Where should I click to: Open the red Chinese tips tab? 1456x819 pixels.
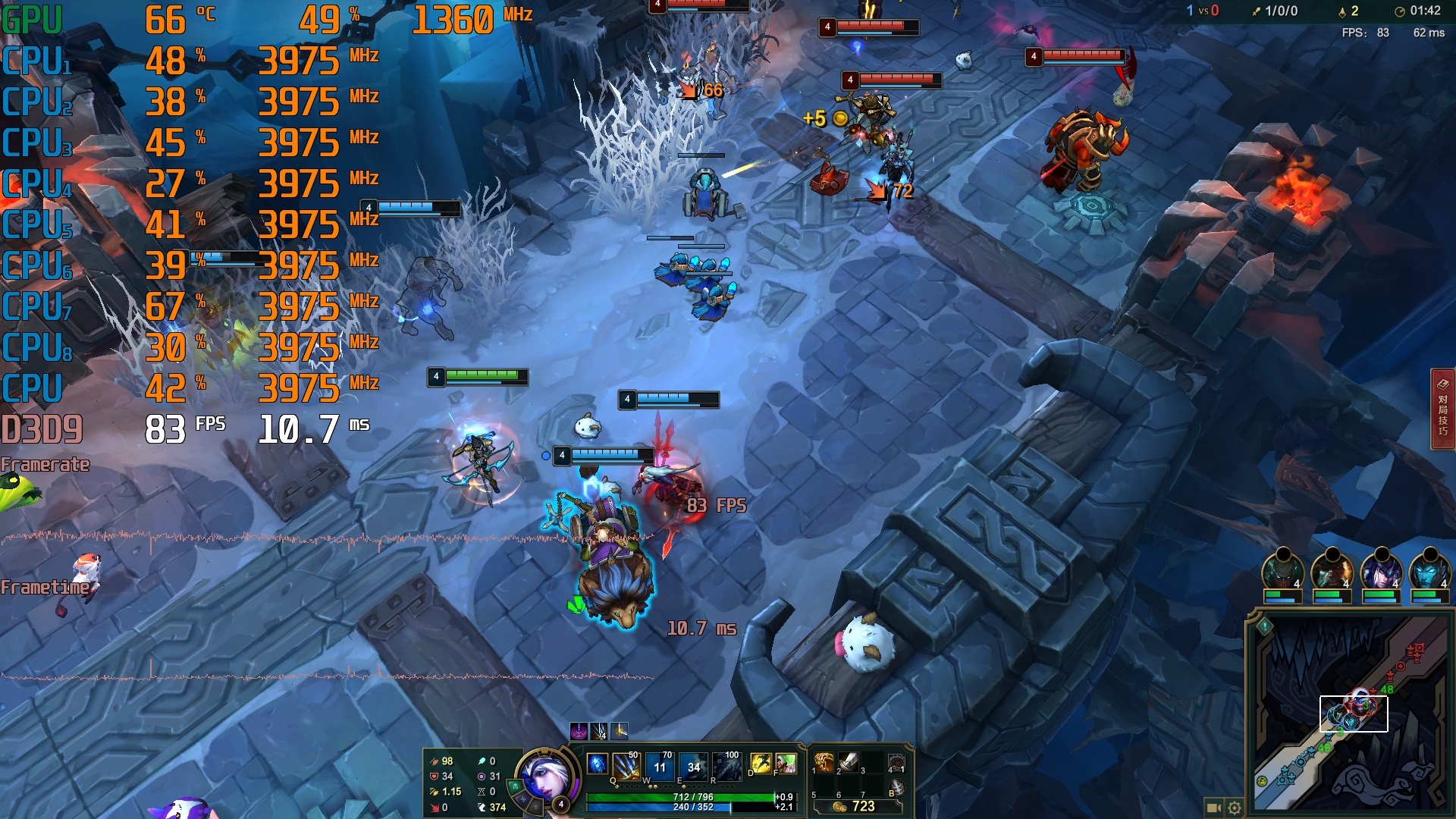(1442, 409)
